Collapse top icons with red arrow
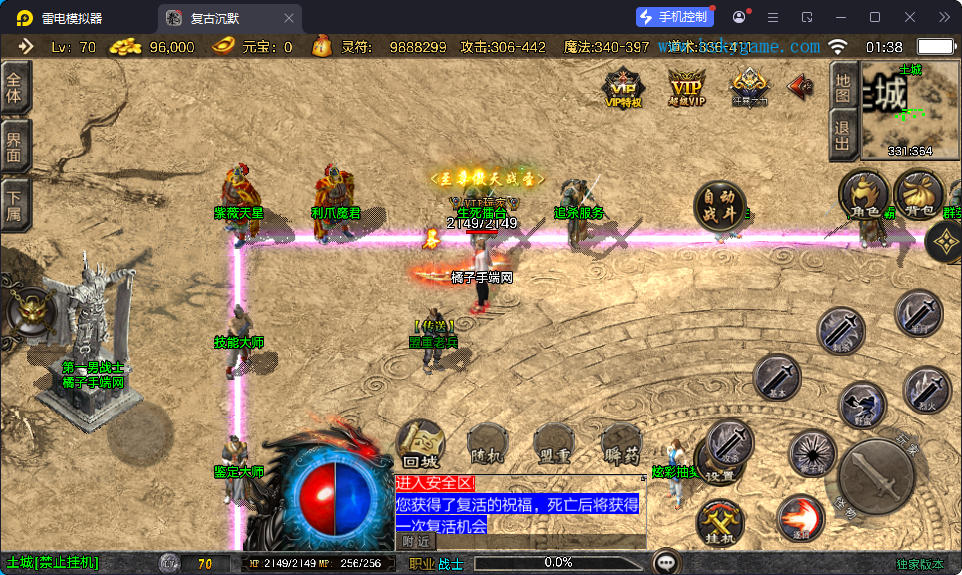The width and height of the screenshot is (962, 575). [x=800, y=86]
